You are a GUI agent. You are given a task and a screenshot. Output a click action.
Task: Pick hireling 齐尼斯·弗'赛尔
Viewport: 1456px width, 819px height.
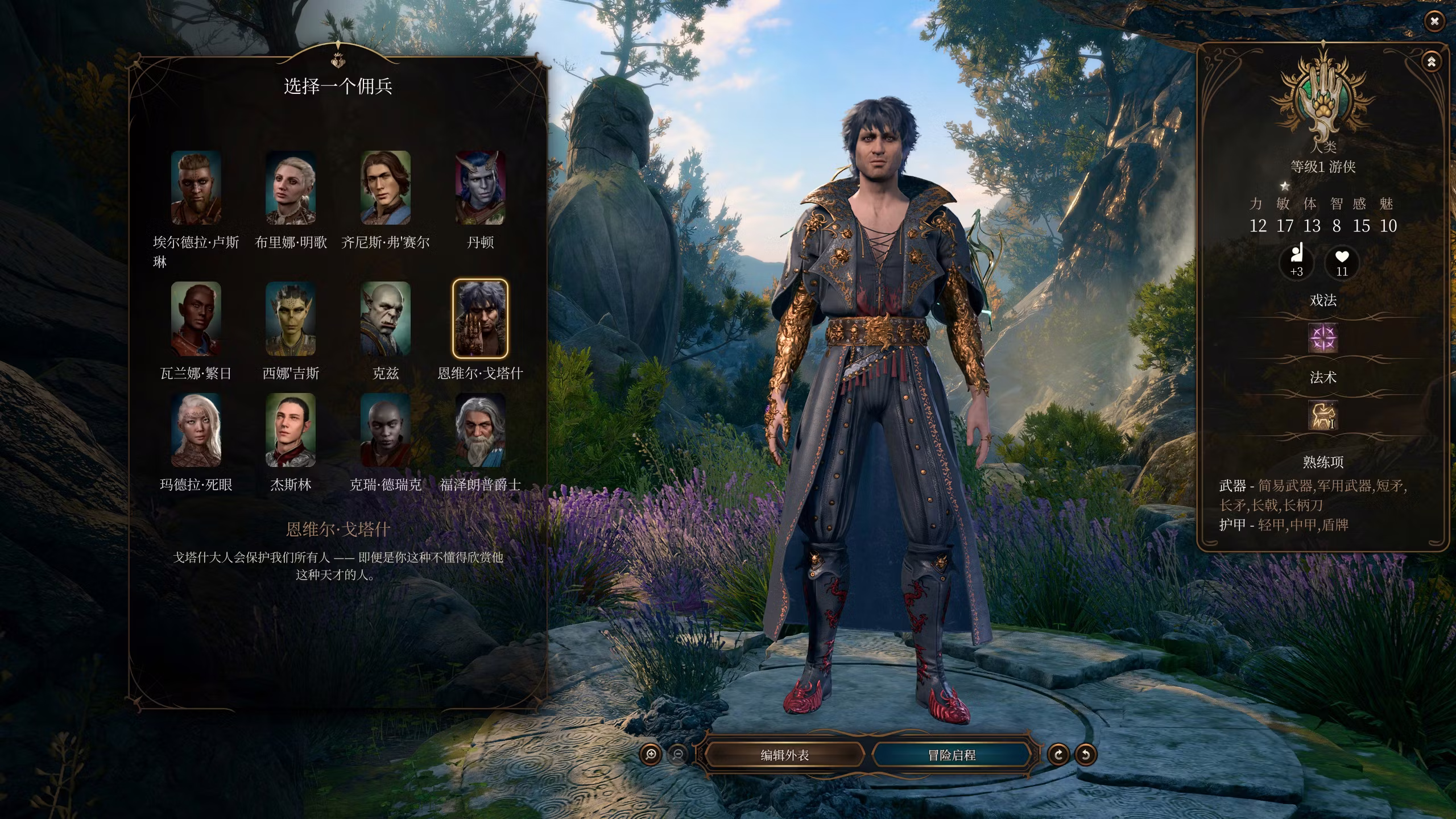[385, 188]
